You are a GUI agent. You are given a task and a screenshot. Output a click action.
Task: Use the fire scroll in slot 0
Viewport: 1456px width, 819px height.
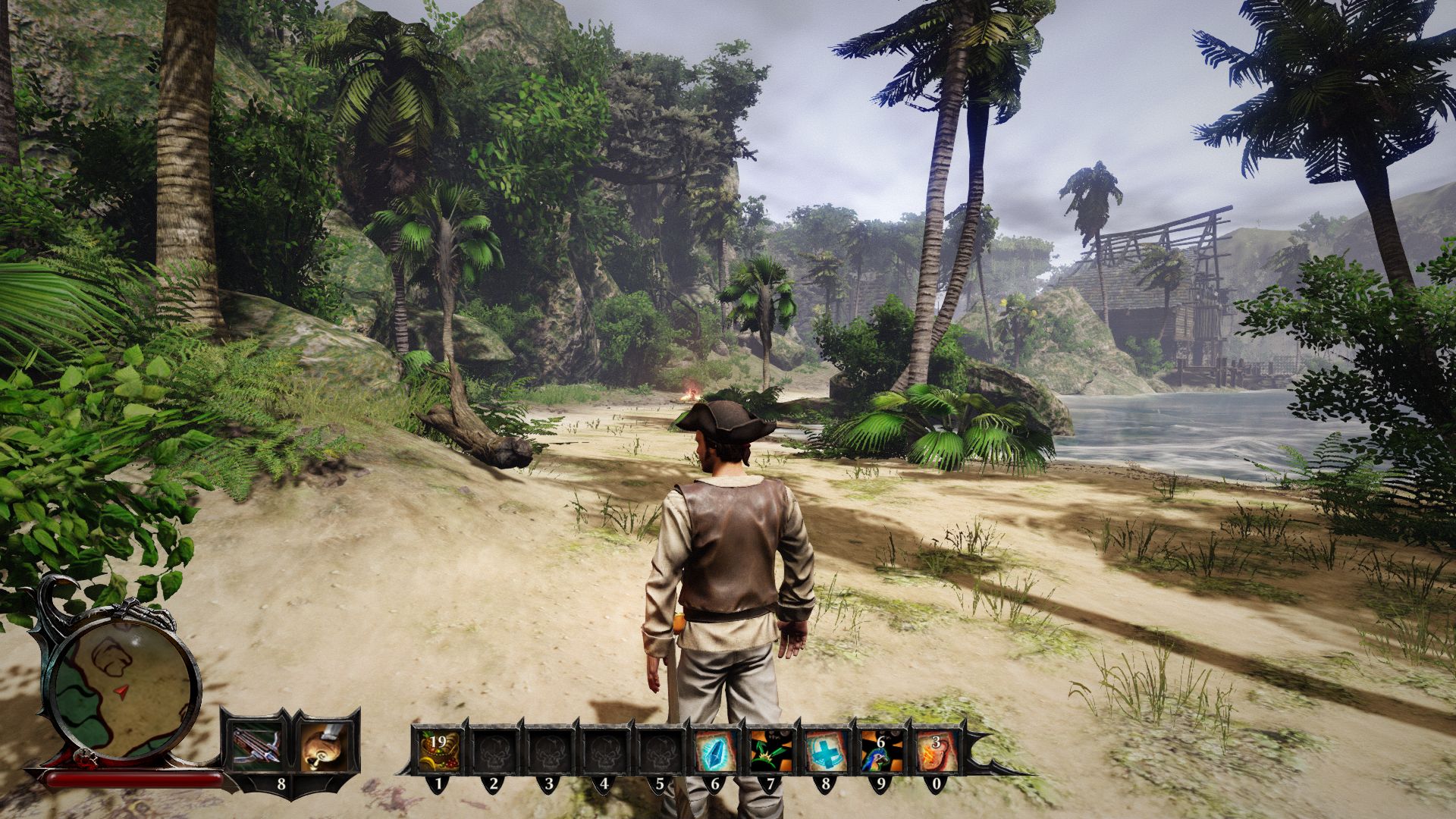pyautogui.click(x=937, y=751)
